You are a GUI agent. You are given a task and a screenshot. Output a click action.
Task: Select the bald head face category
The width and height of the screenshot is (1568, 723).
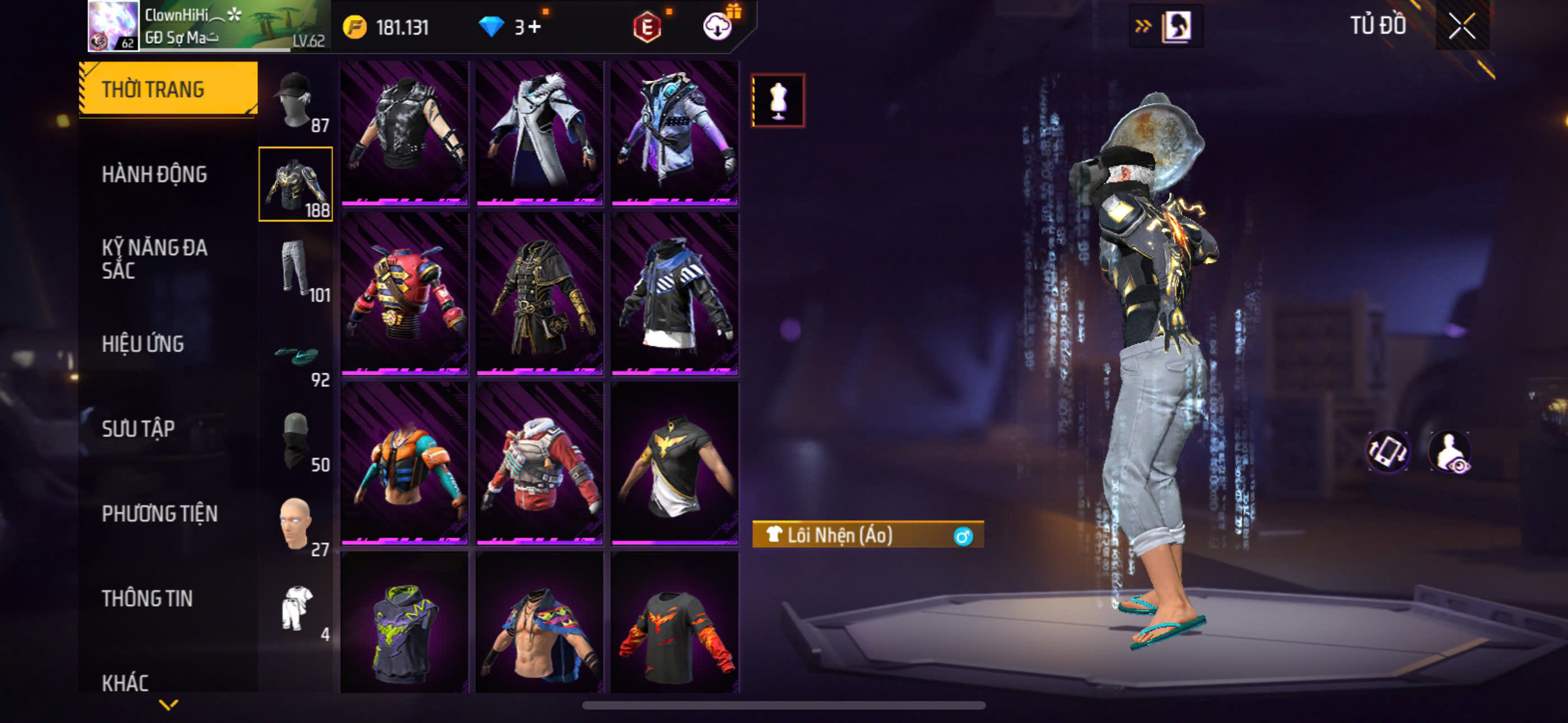(296, 523)
